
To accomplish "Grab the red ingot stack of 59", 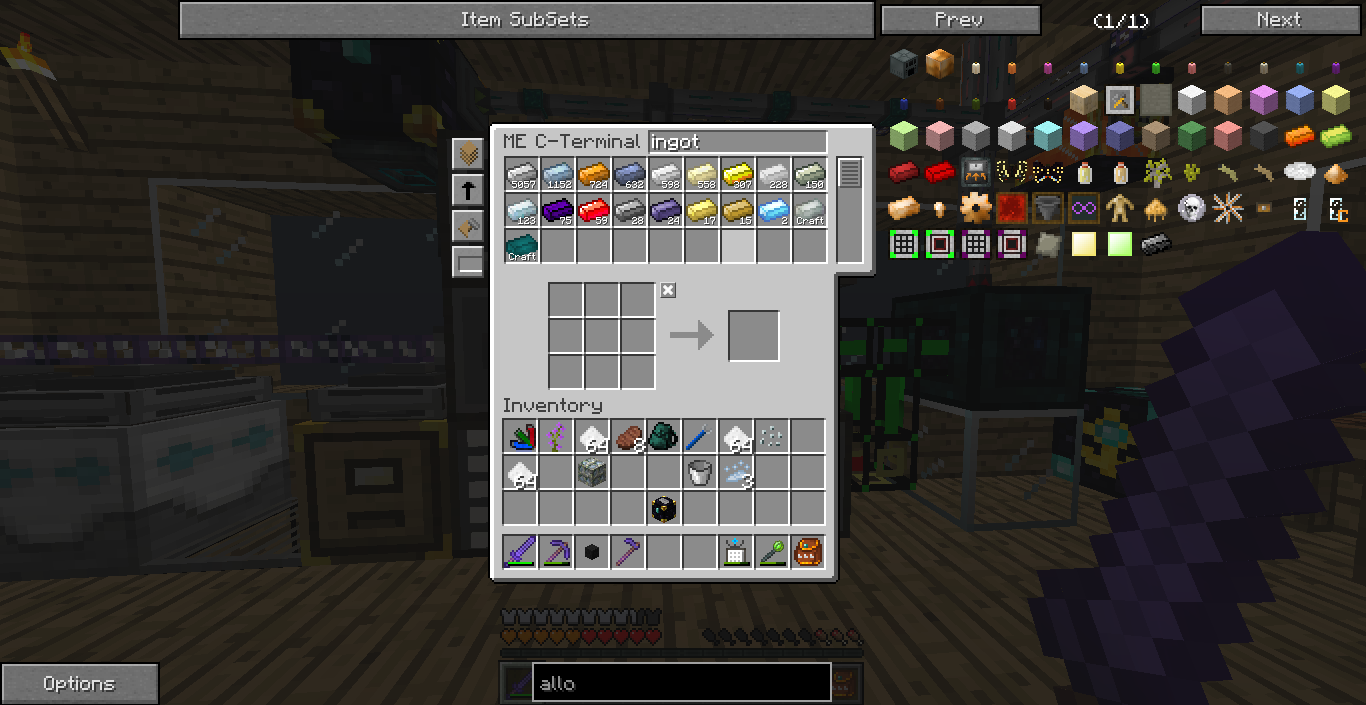I will coord(593,211).
